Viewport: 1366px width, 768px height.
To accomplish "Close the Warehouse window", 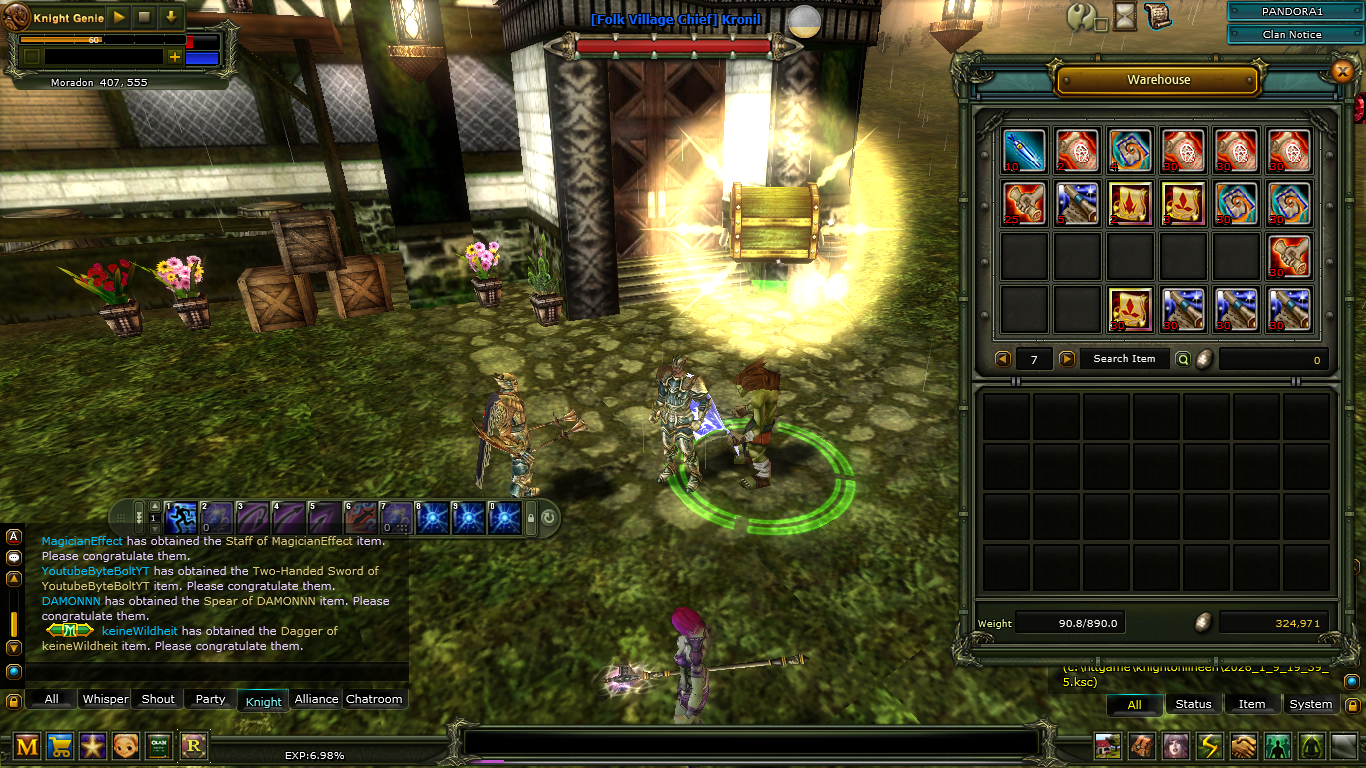I will pyautogui.click(x=1342, y=70).
